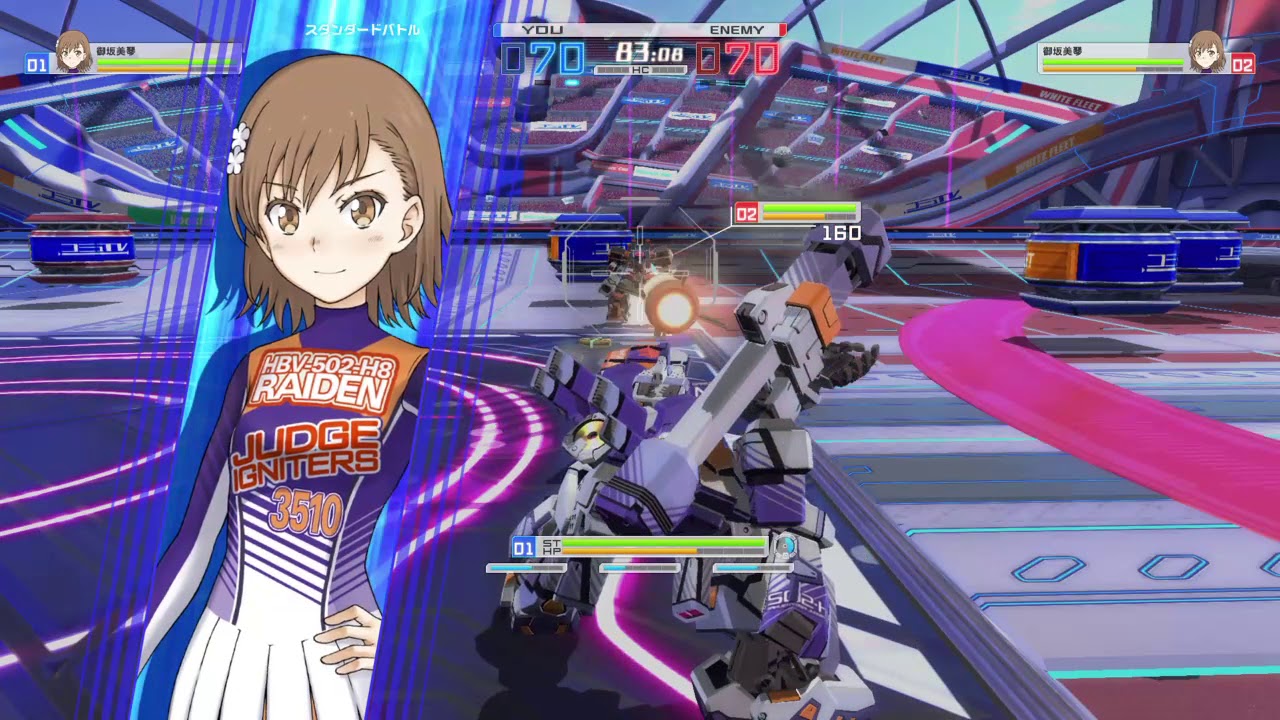Click the JUDGE IGNITERS logo on the outfit
This screenshot has width=1280, height=720.
pos(308,452)
